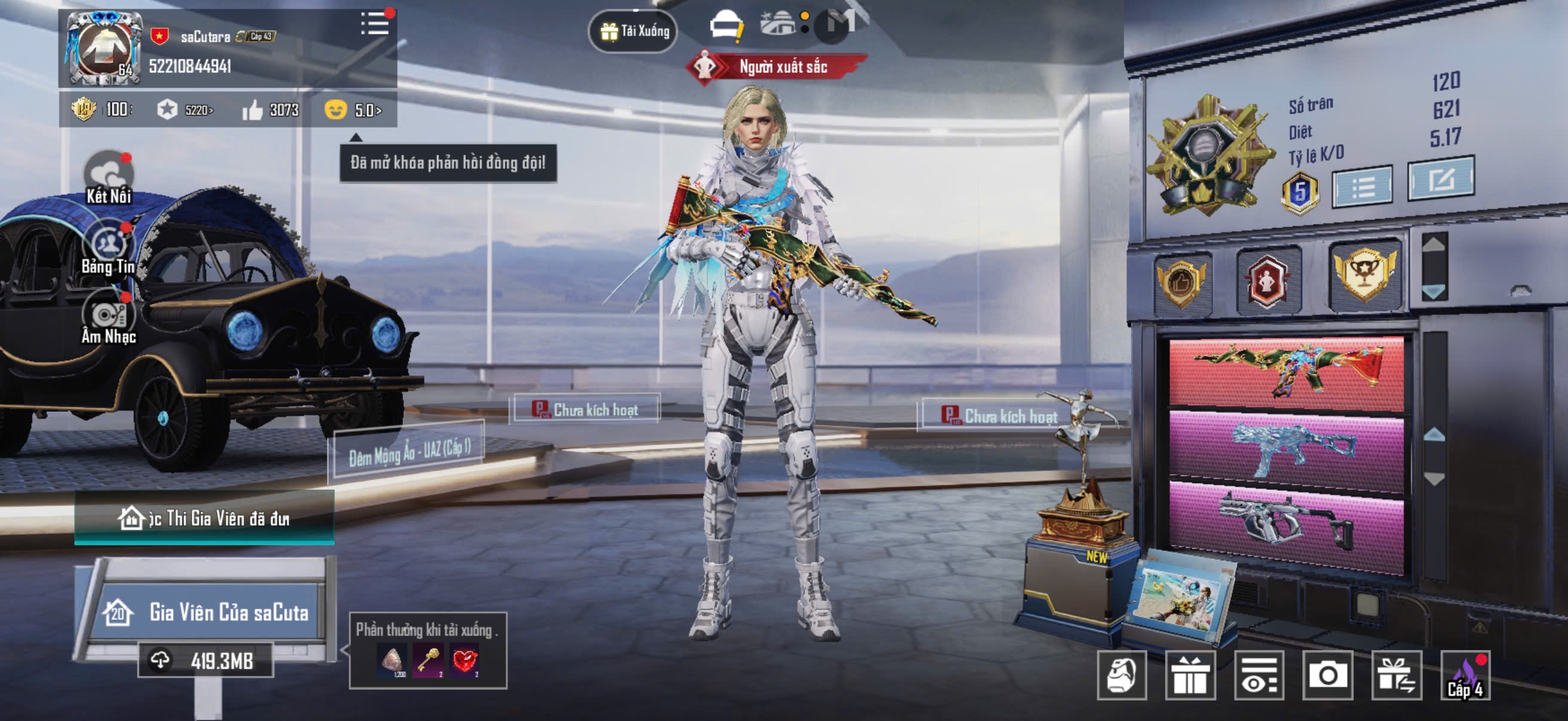Viewport: 1568px width, 721px height.
Task: Tap the Tải Xuống download button
Action: pyautogui.click(x=634, y=31)
